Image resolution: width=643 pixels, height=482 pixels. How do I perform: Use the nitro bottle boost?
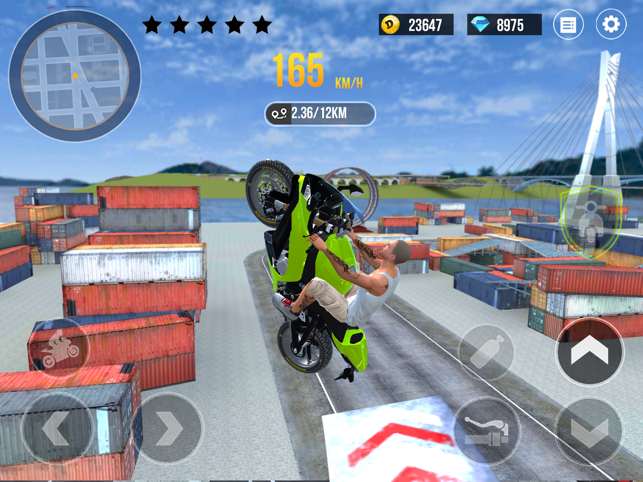coord(487,351)
